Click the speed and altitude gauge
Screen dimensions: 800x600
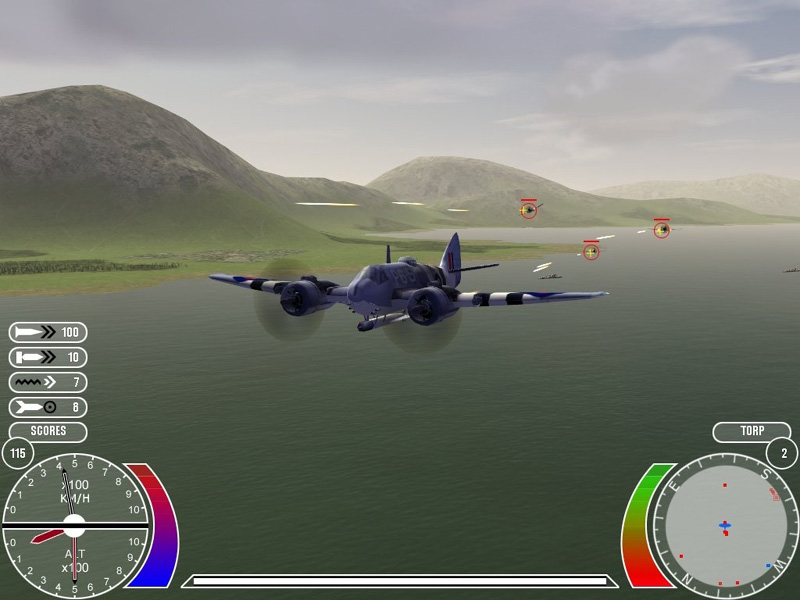point(74,524)
